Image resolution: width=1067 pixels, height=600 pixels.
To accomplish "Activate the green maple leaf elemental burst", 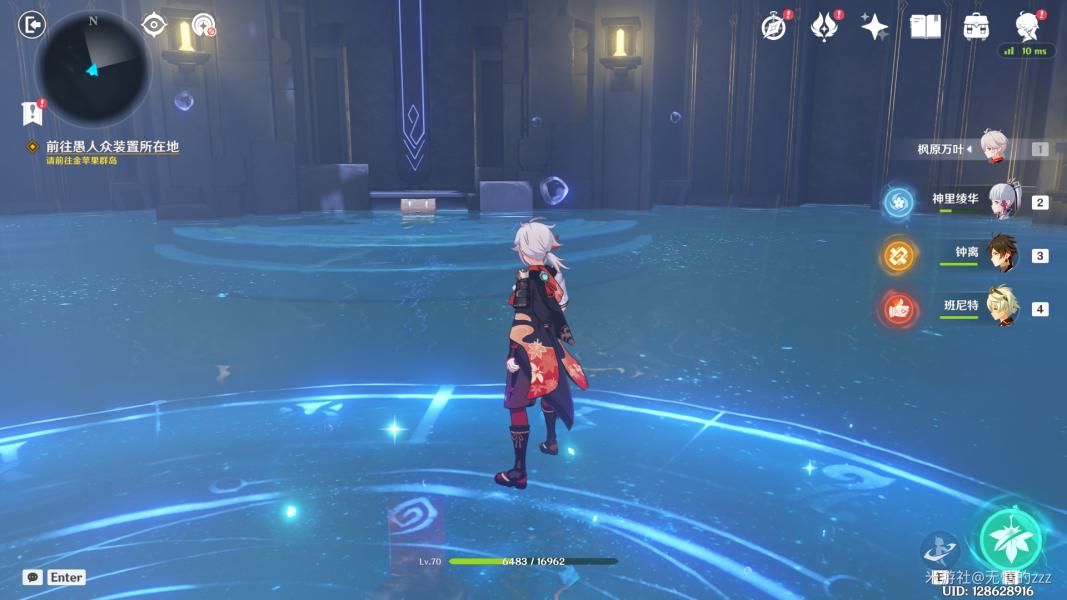I will pyautogui.click(x=1010, y=538).
